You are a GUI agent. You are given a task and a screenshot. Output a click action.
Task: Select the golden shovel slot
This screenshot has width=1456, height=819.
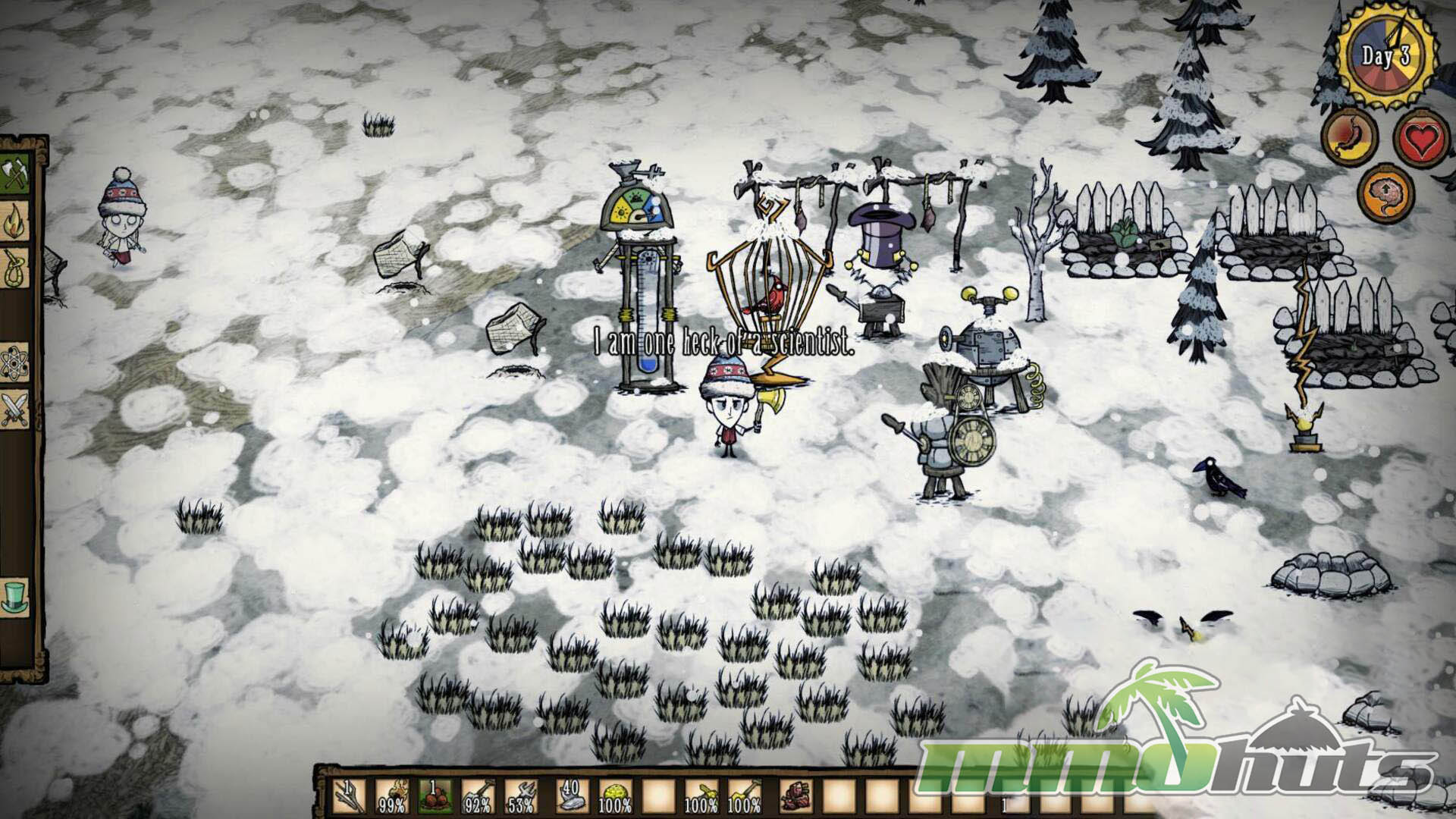pyautogui.click(x=746, y=795)
